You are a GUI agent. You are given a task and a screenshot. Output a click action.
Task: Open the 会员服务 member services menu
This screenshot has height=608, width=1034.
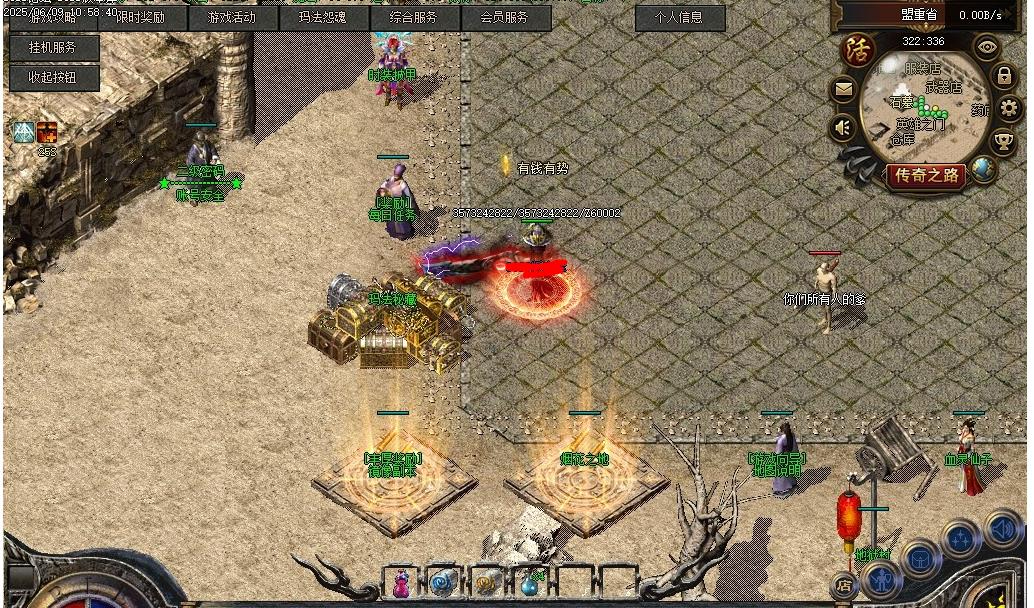[x=505, y=17]
